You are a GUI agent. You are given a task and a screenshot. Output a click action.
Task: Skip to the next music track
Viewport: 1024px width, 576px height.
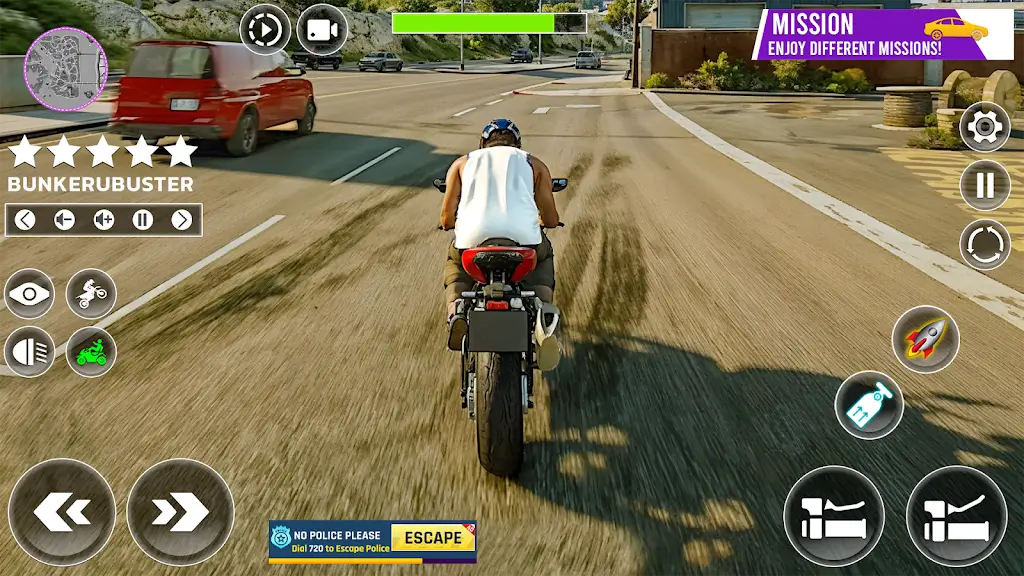click(x=181, y=220)
